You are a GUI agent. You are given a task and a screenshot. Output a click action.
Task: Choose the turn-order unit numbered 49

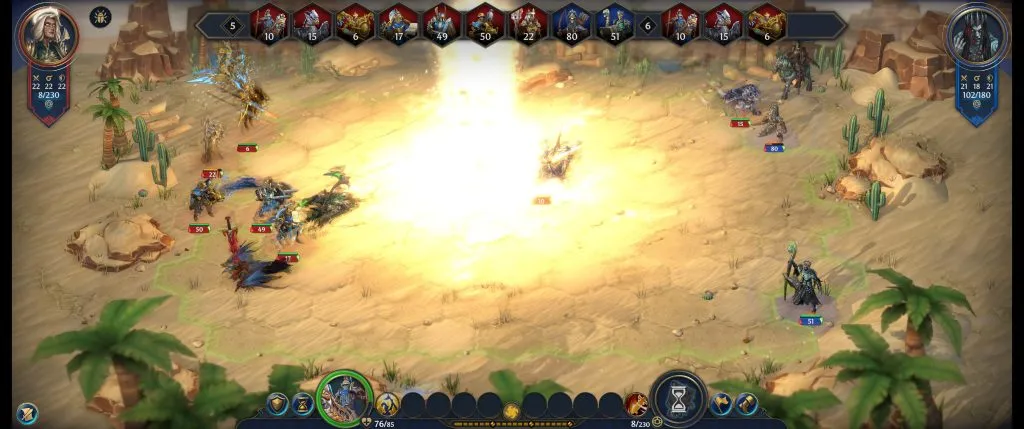(x=442, y=23)
